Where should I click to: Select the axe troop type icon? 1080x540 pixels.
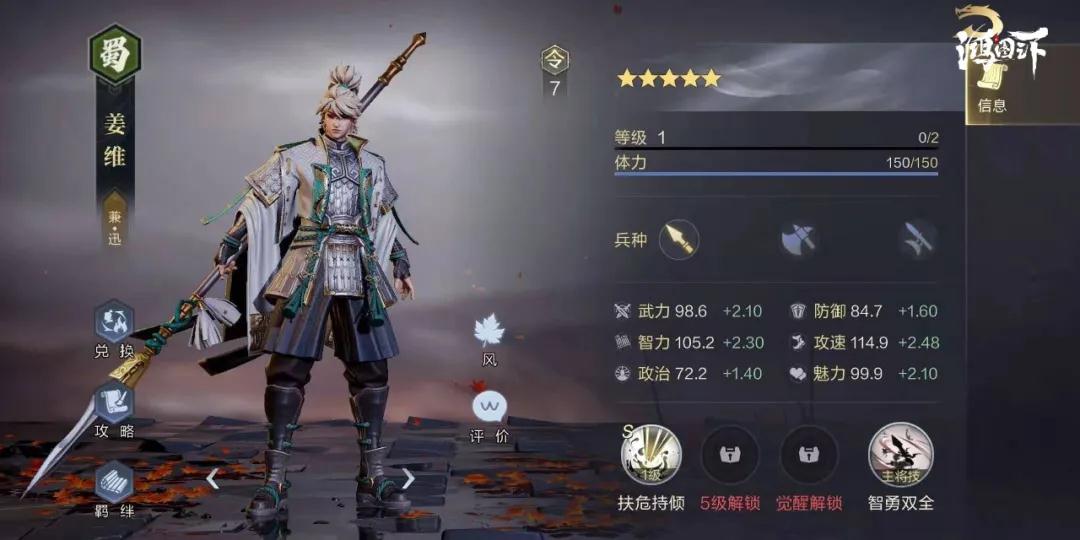799,239
